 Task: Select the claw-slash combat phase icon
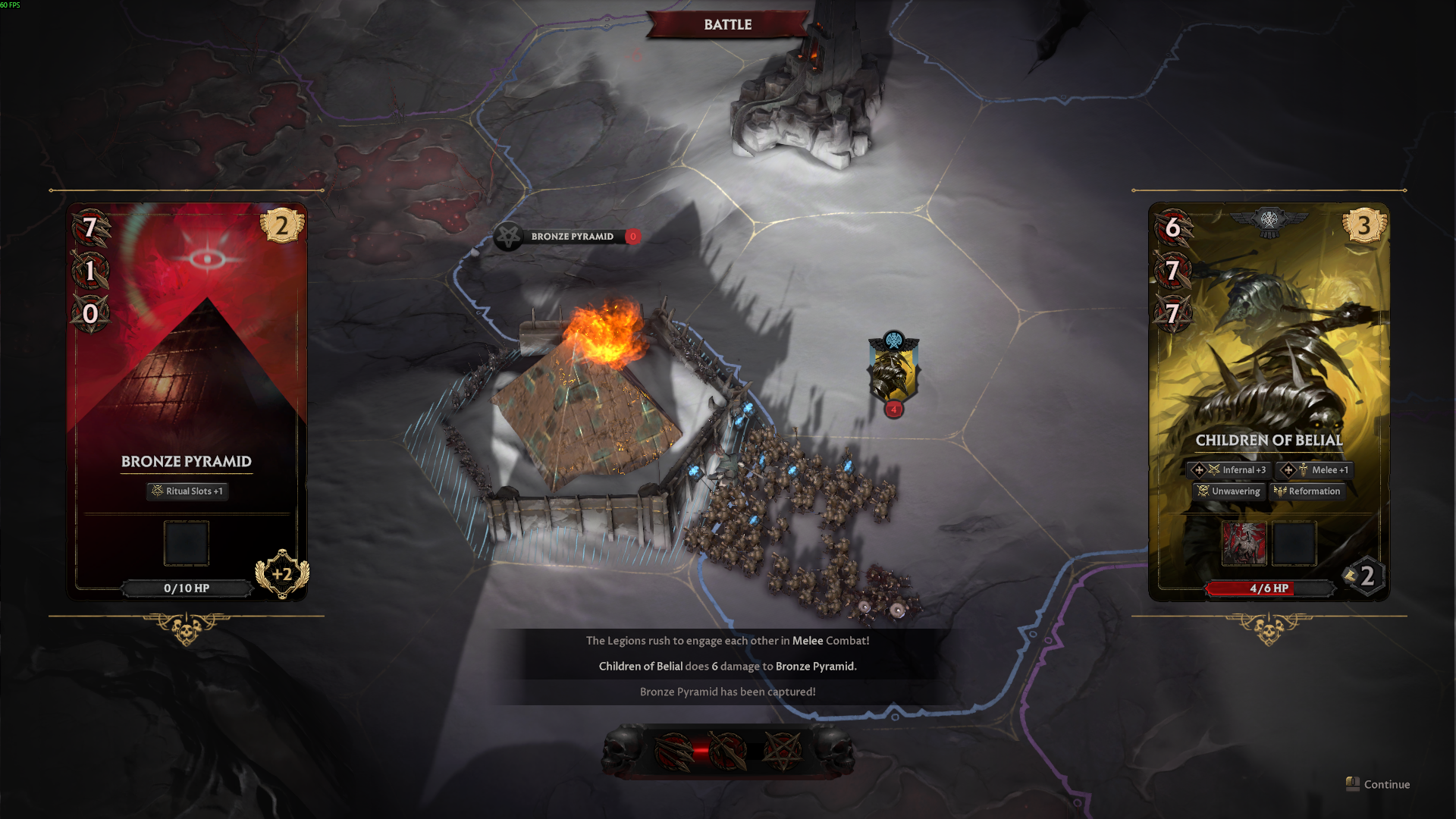pos(673,752)
